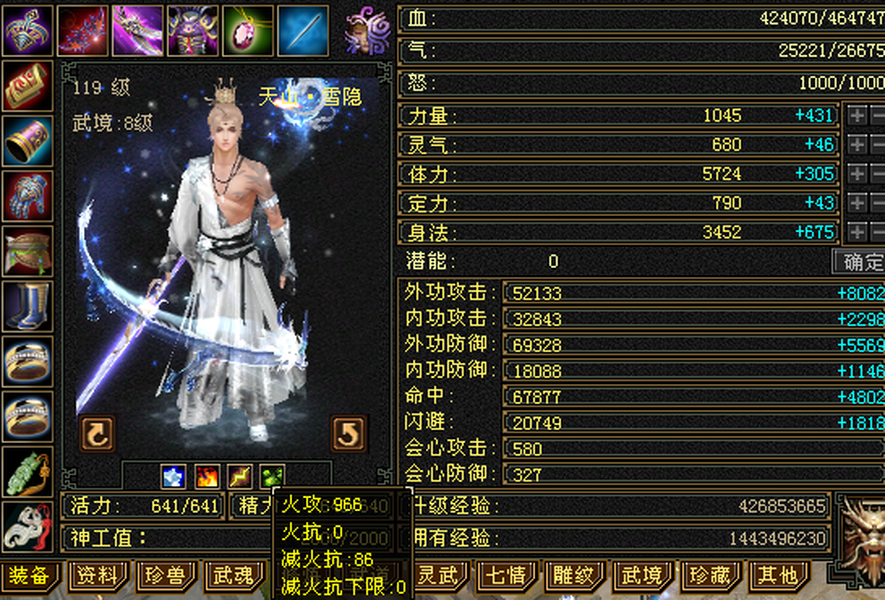
Task: Click the ice attribute icon
Action: pos(174,476)
